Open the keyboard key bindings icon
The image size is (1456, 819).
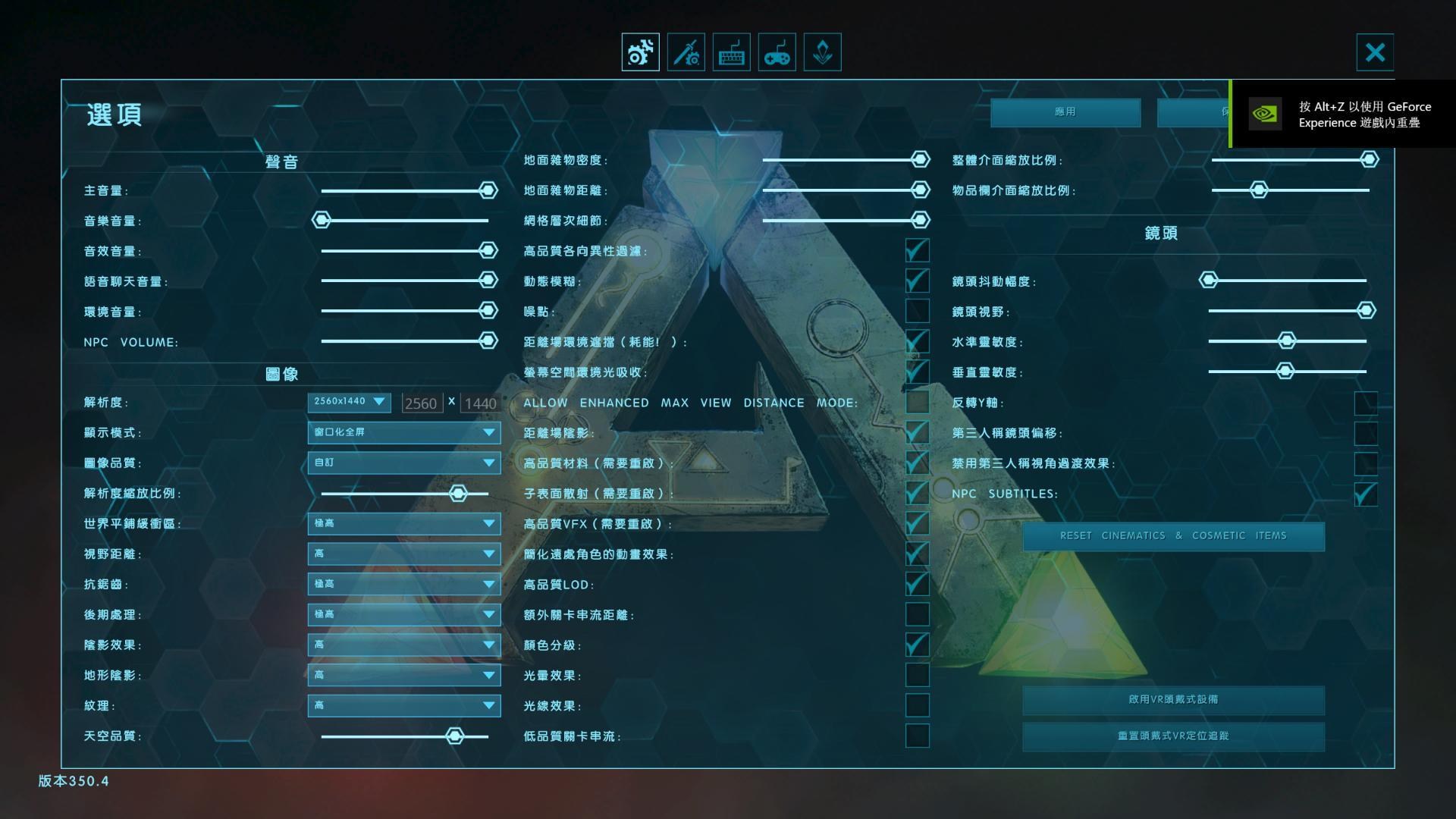[730, 52]
